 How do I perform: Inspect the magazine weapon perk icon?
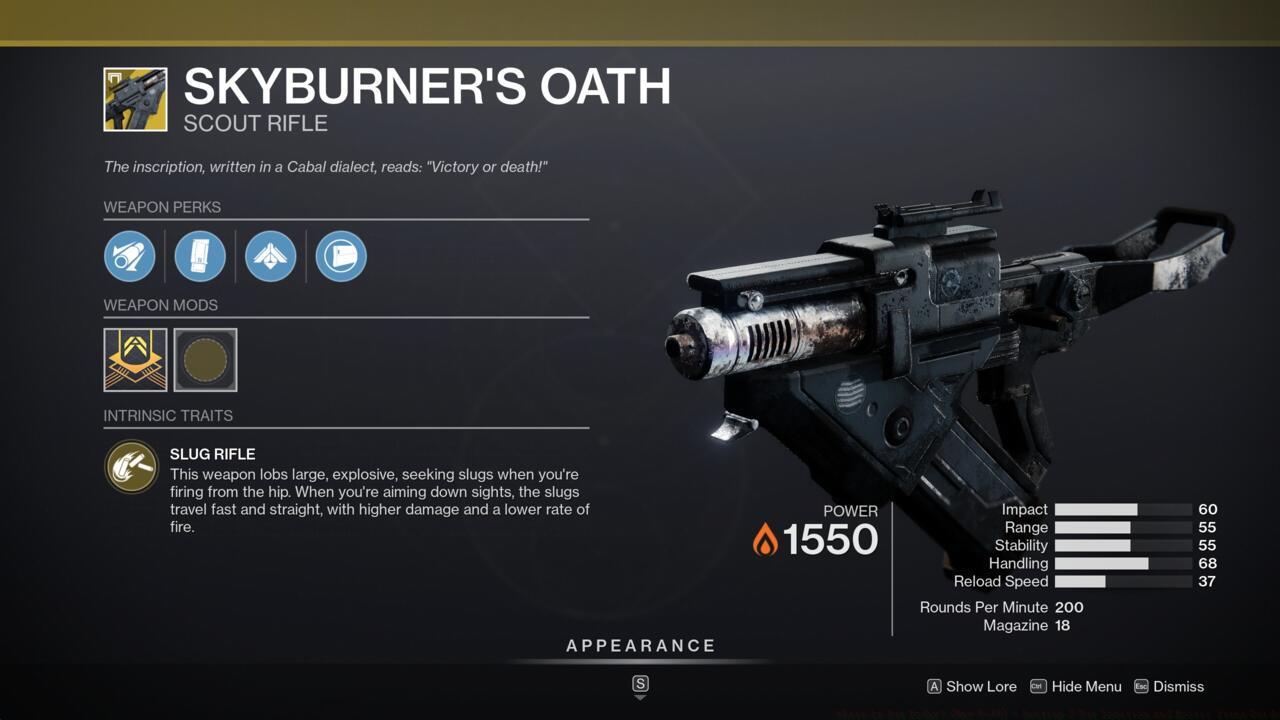click(200, 256)
